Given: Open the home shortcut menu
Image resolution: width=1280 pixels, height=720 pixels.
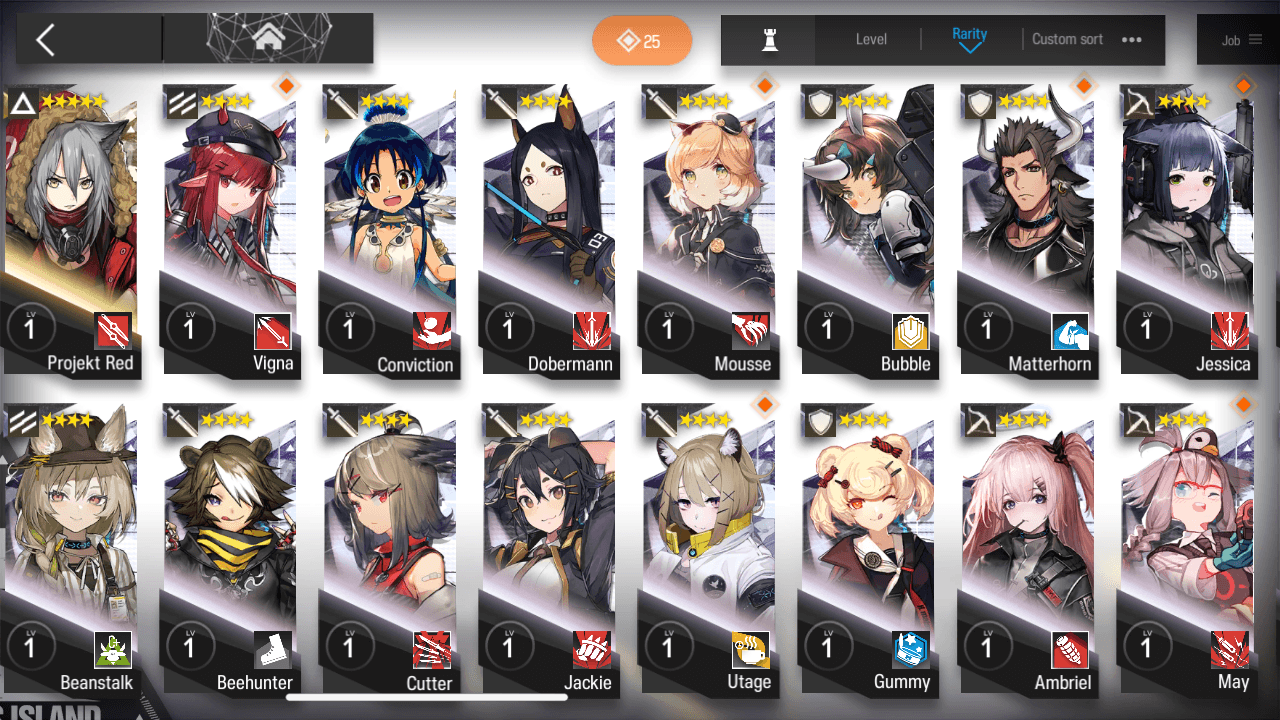Looking at the screenshot, I should (267, 39).
